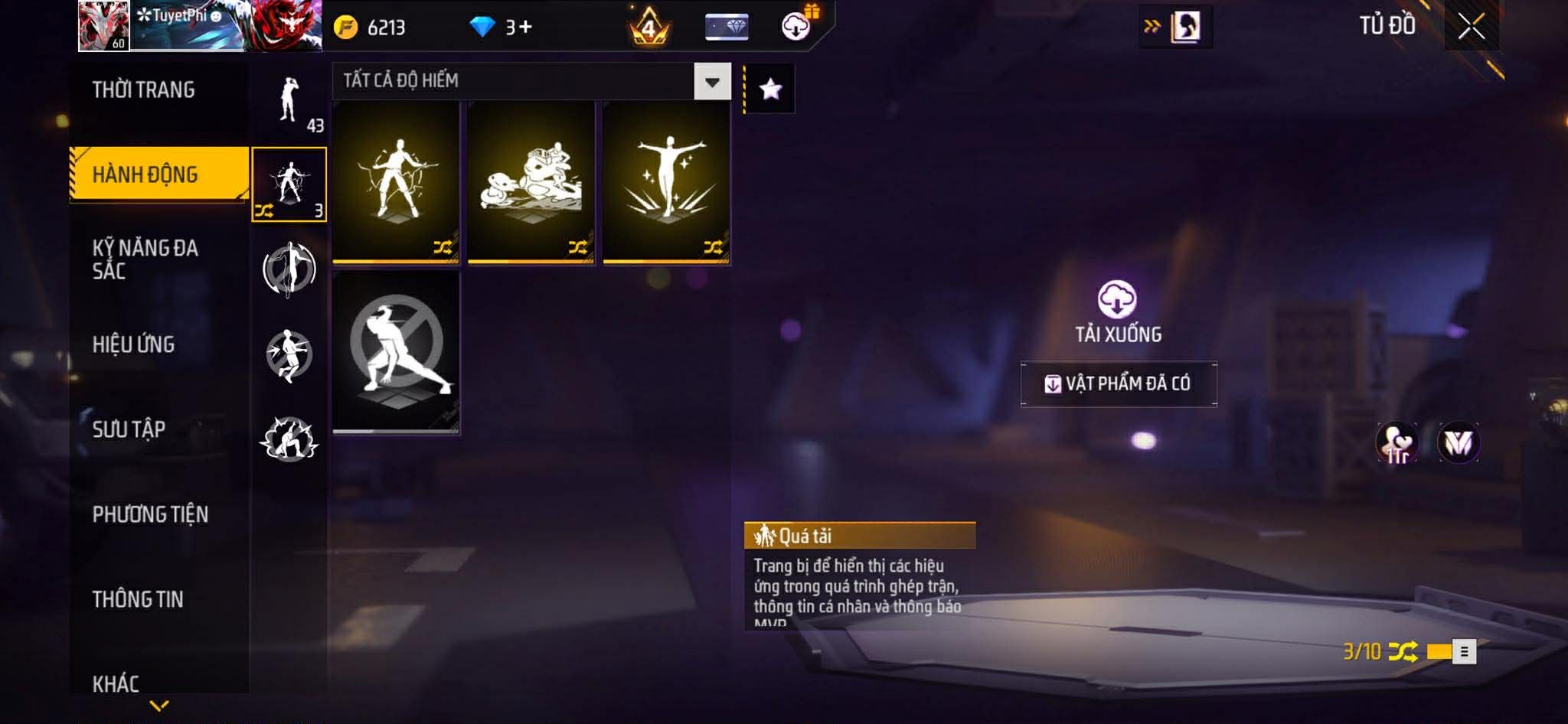Open the Vật Phẩm Đã Có button
1568x724 pixels.
click(x=1119, y=383)
